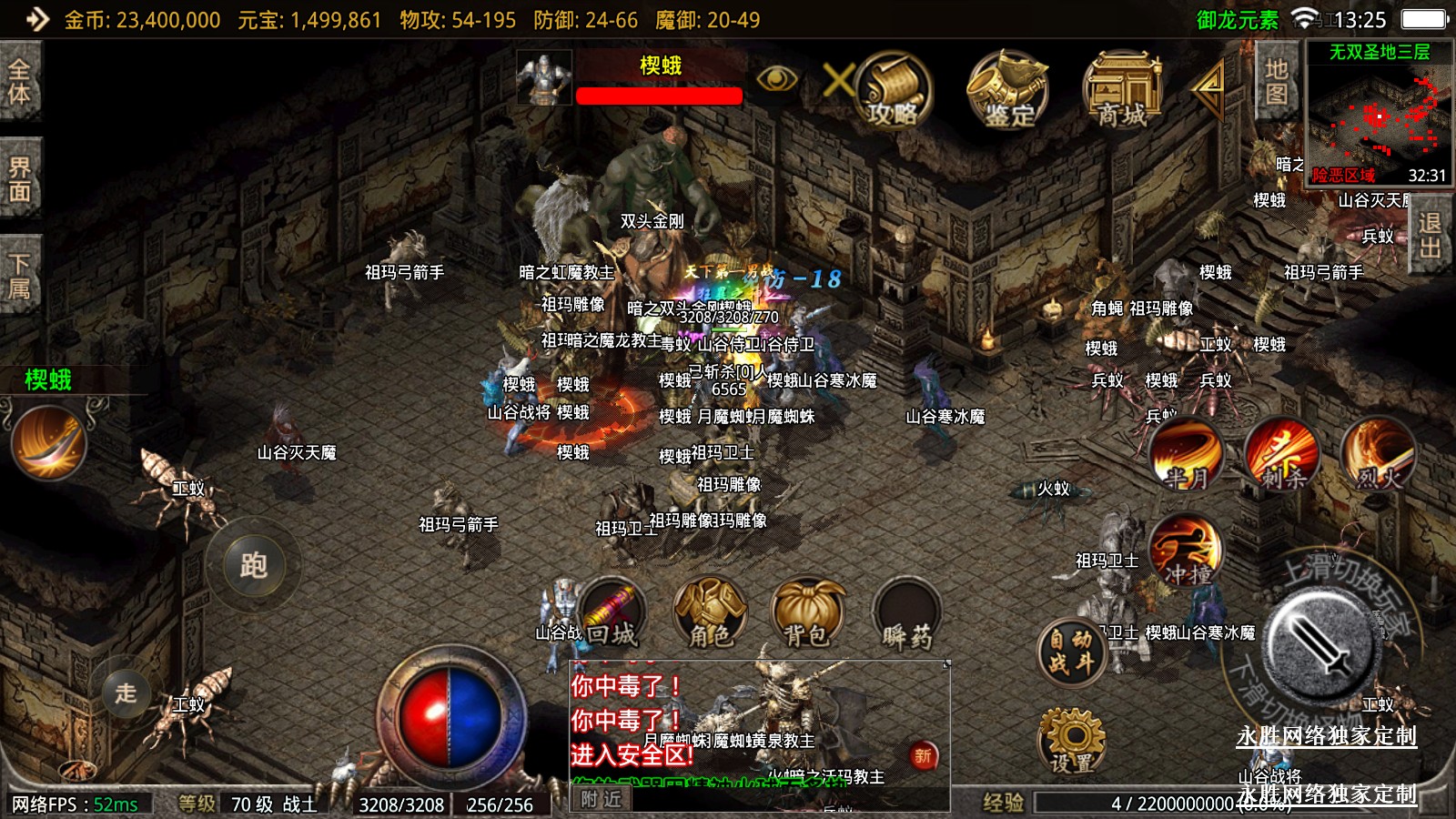Tap the 退出 exit button
This screenshot has height=819, width=1456.
point(1430,237)
